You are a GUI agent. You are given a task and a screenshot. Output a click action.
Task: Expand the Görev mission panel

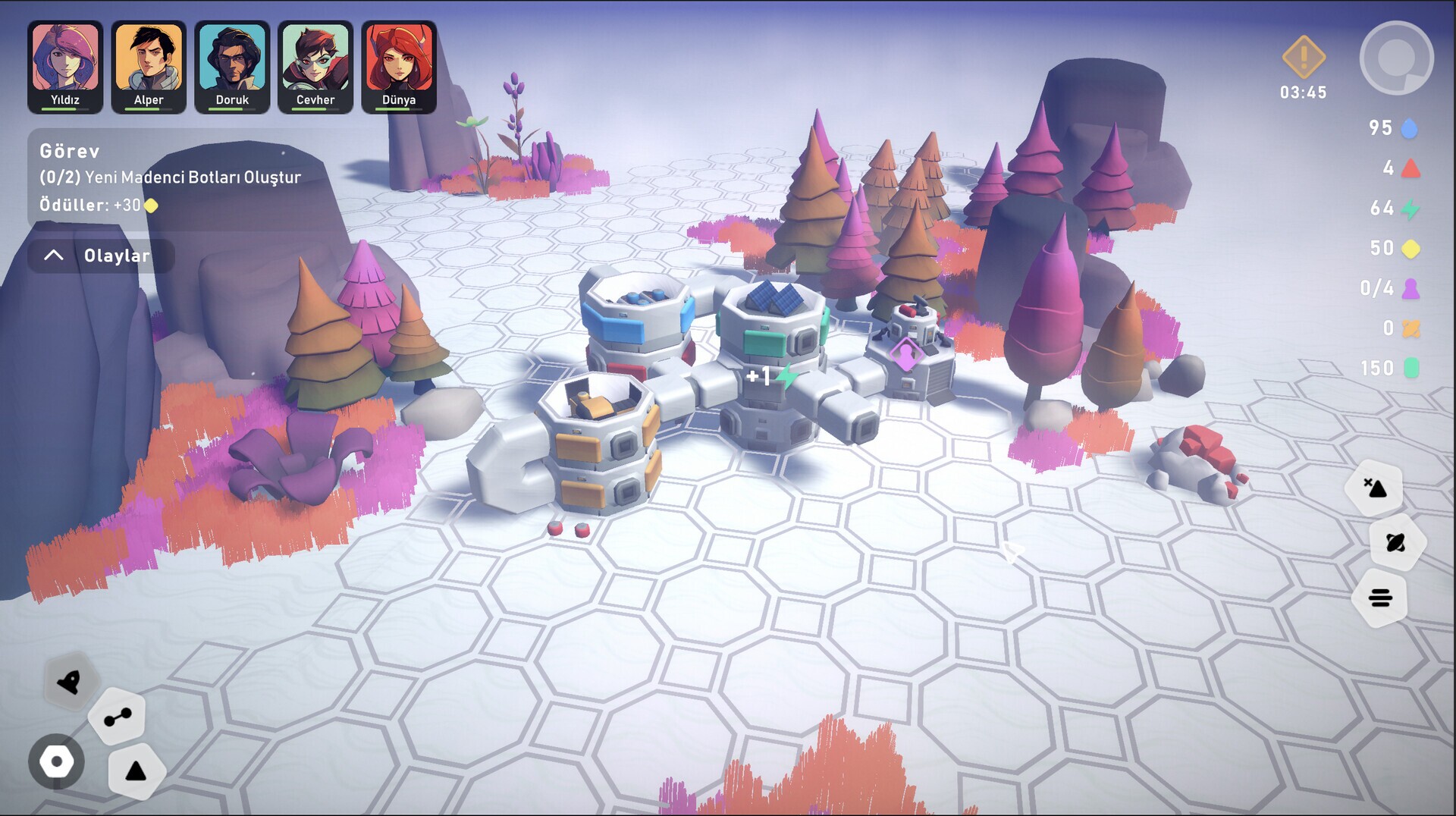69,152
